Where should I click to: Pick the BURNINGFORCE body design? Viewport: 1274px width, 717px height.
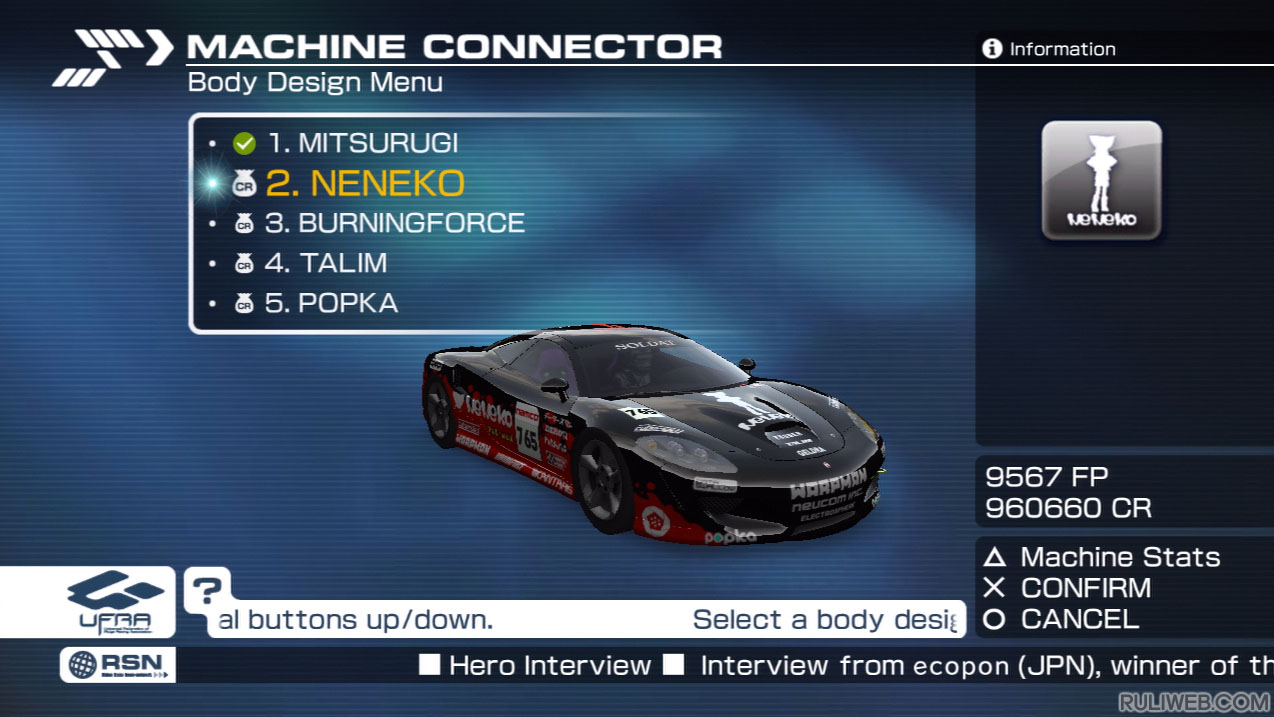tap(394, 223)
